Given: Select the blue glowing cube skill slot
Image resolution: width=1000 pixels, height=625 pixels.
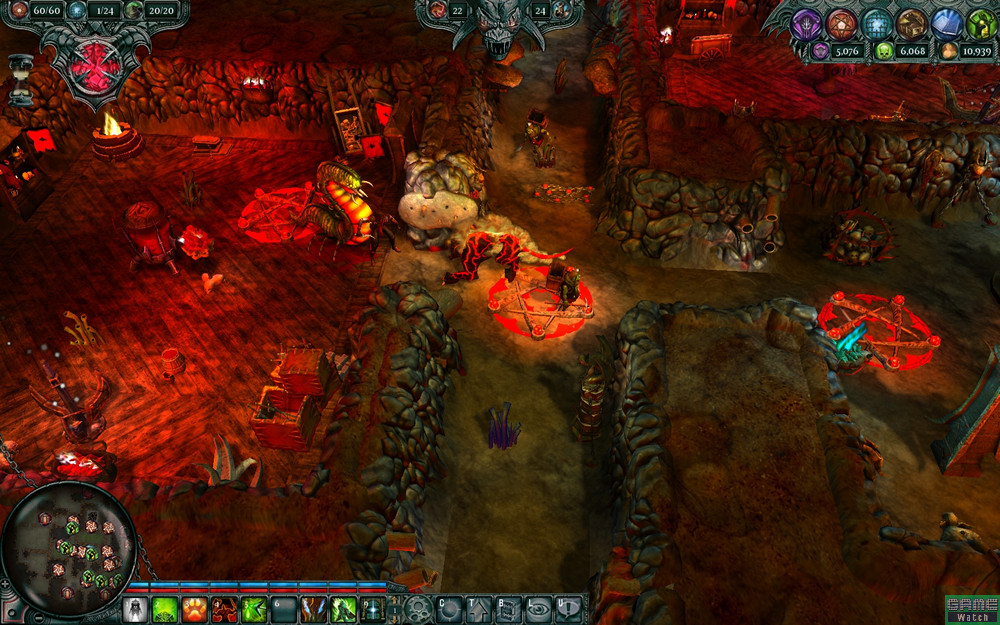Looking at the screenshot, I should click(373, 609).
